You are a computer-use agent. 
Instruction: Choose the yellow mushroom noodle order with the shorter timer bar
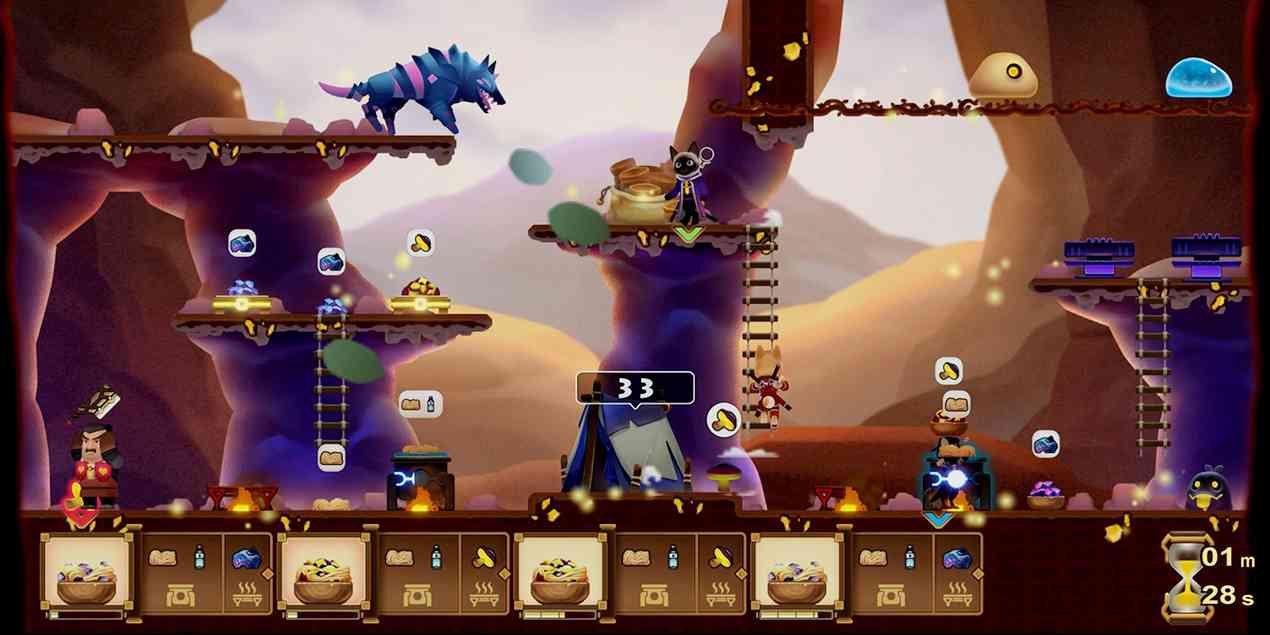point(323,575)
